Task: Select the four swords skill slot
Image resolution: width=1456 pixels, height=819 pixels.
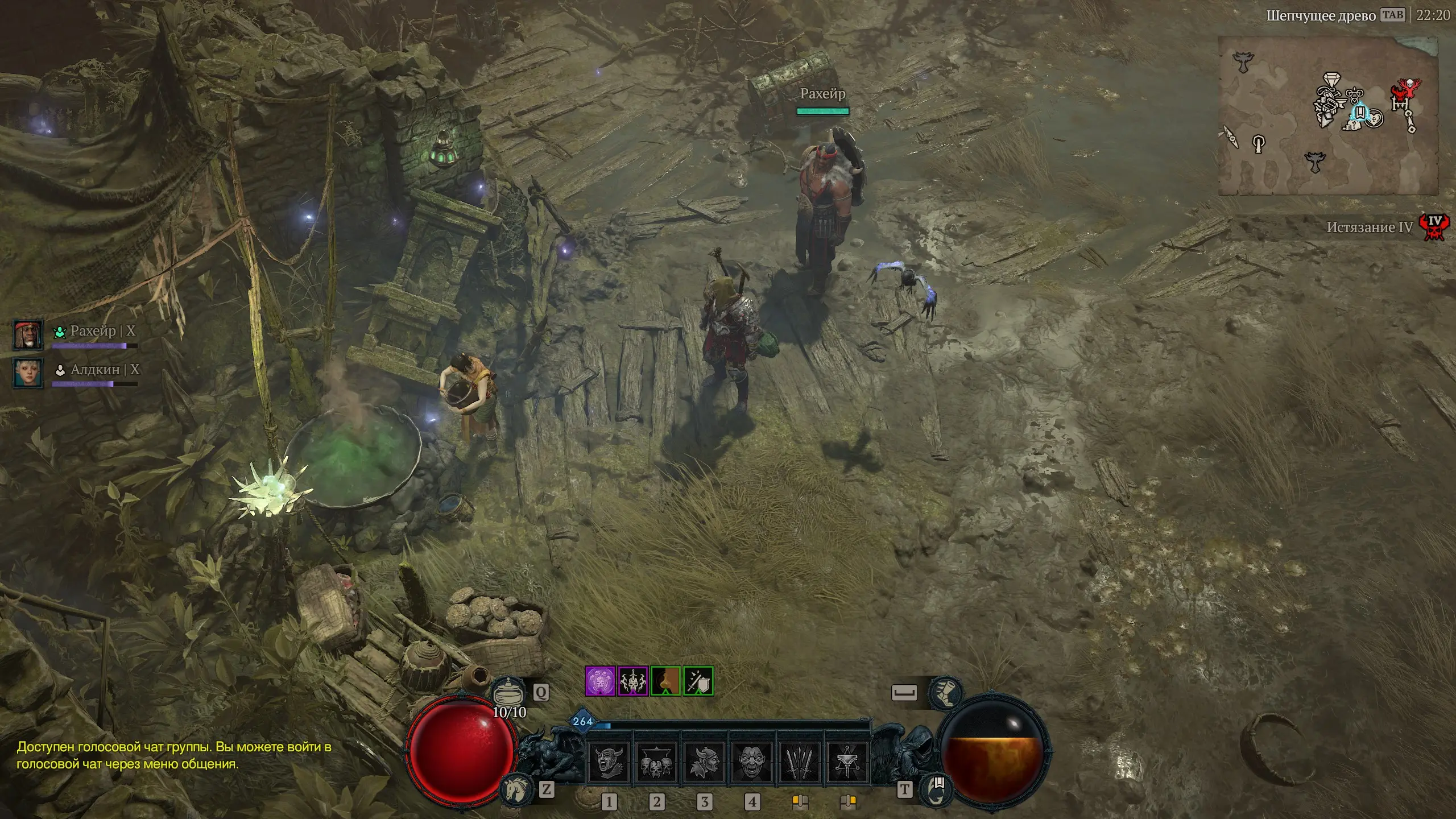Action: [x=799, y=762]
